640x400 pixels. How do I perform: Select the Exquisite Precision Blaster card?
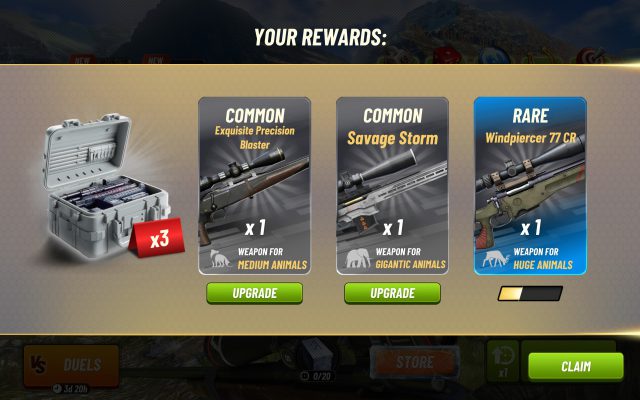coord(254,185)
